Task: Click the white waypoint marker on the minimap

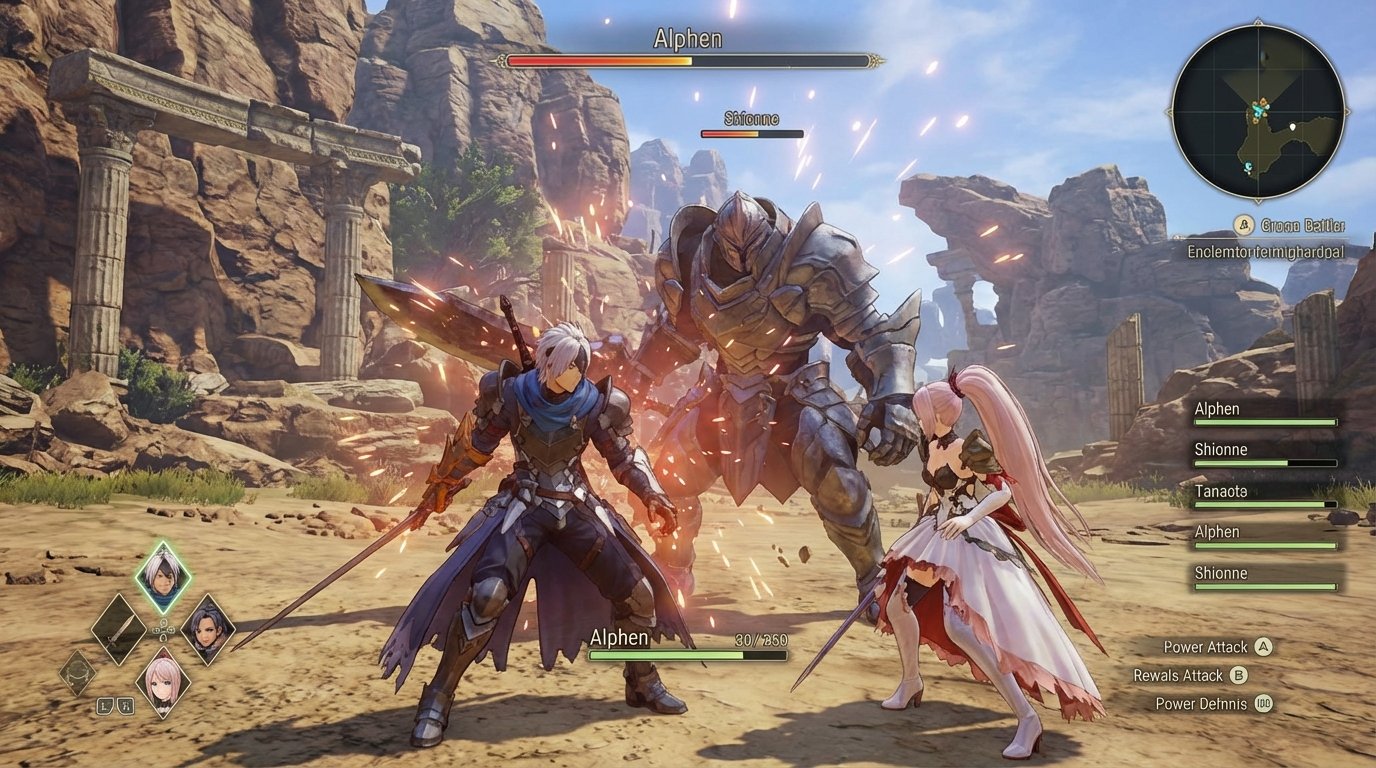Action: pyautogui.click(x=1292, y=127)
